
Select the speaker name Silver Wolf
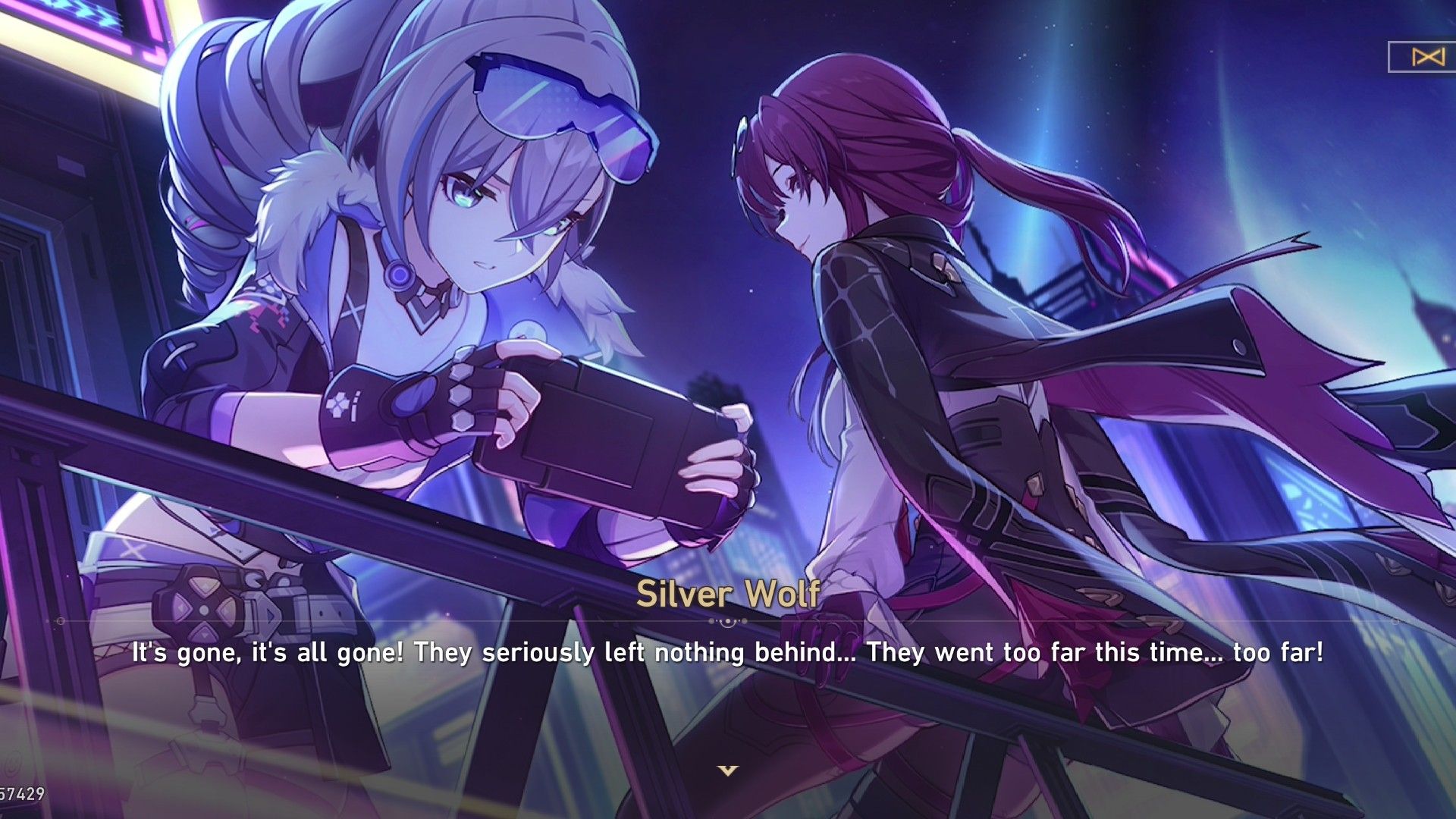click(x=727, y=596)
